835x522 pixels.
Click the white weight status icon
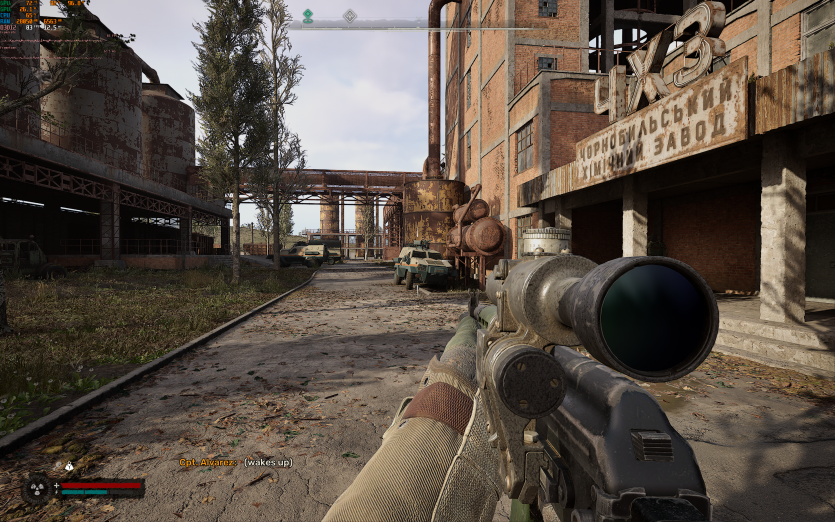click(69, 466)
